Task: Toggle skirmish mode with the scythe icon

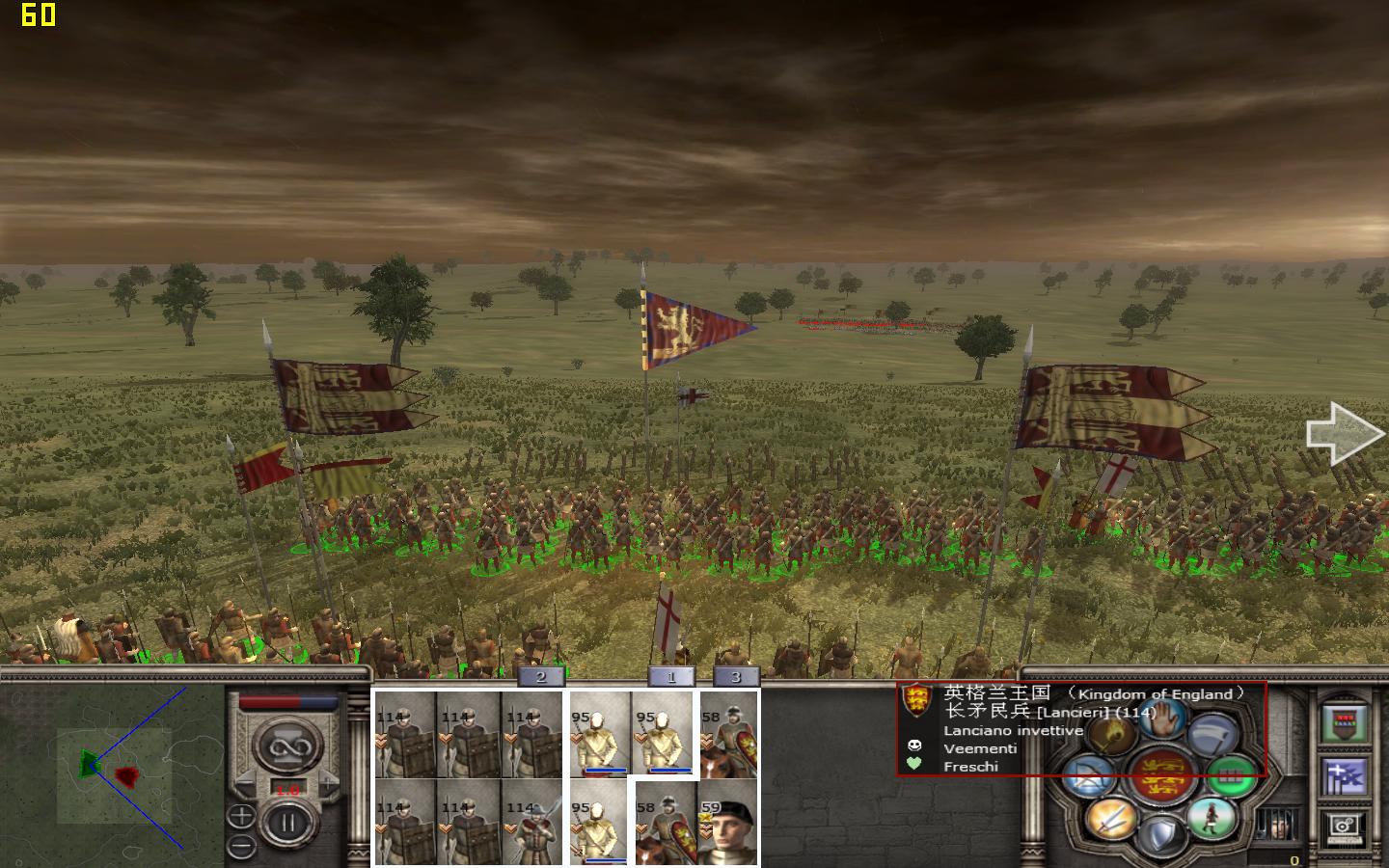Action: click(x=1212, y=735)
